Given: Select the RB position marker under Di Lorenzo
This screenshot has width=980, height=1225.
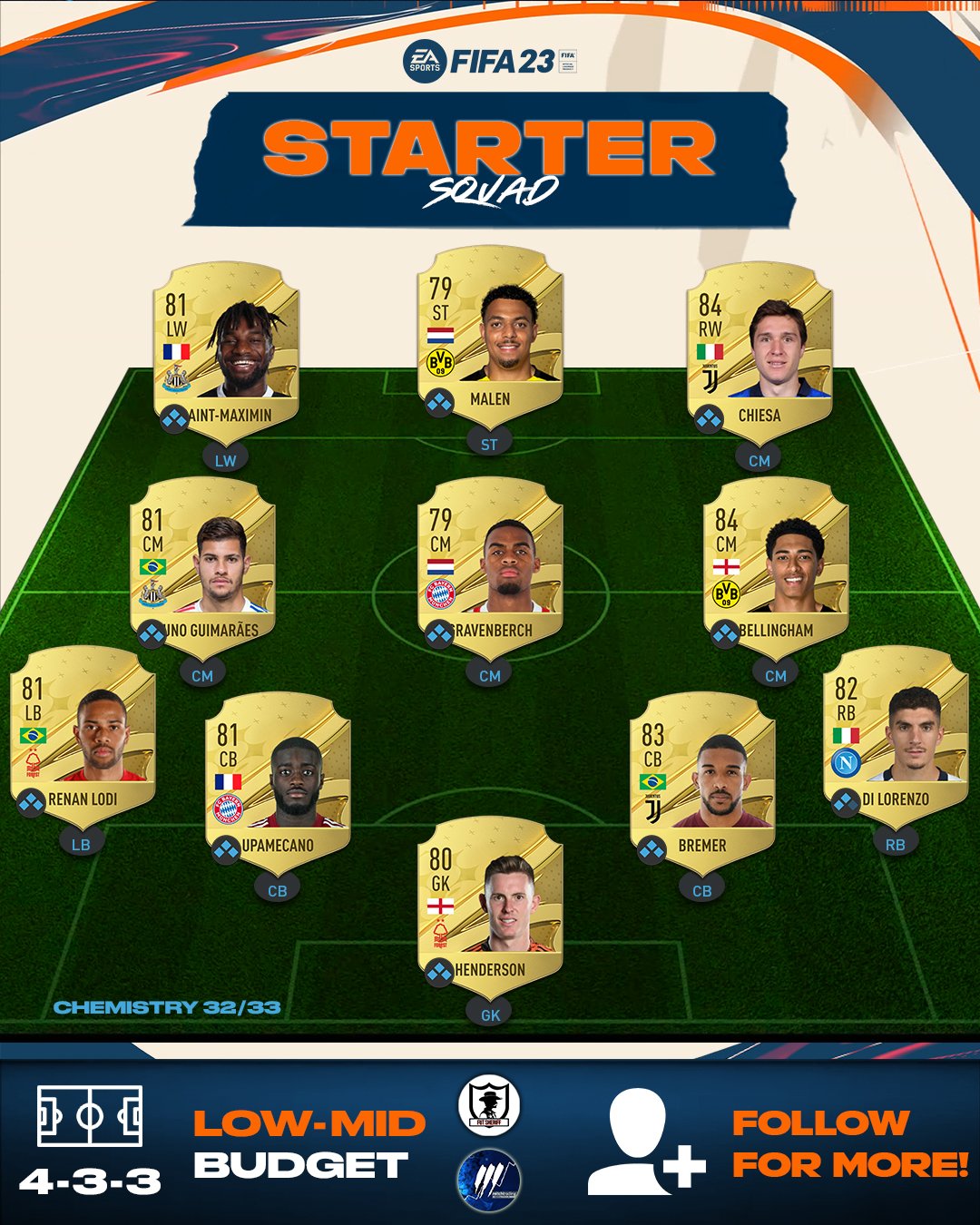Looking at the screenshot, I should click(896, 844).
